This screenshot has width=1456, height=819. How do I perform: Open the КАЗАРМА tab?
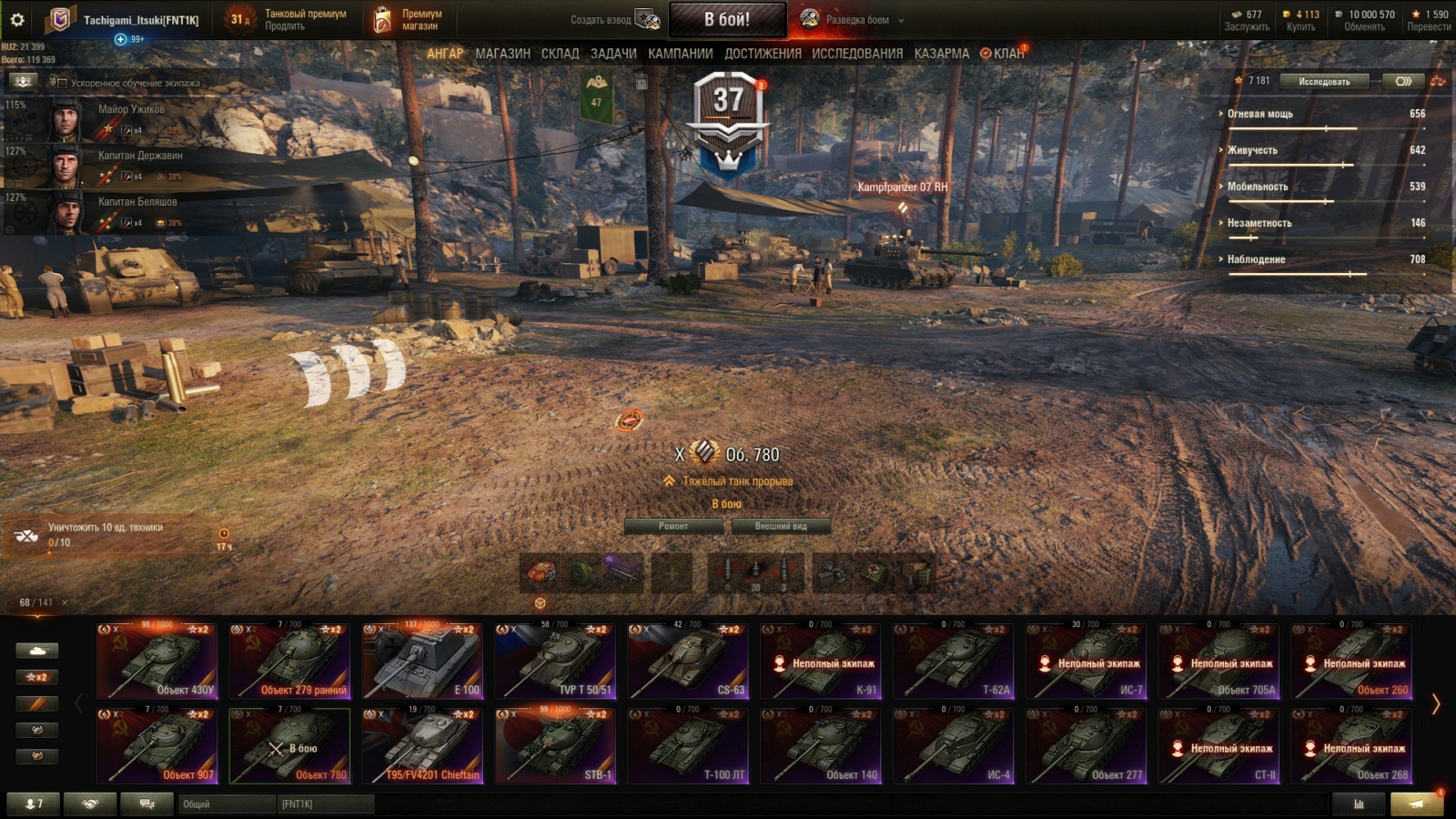click(941, 54)
